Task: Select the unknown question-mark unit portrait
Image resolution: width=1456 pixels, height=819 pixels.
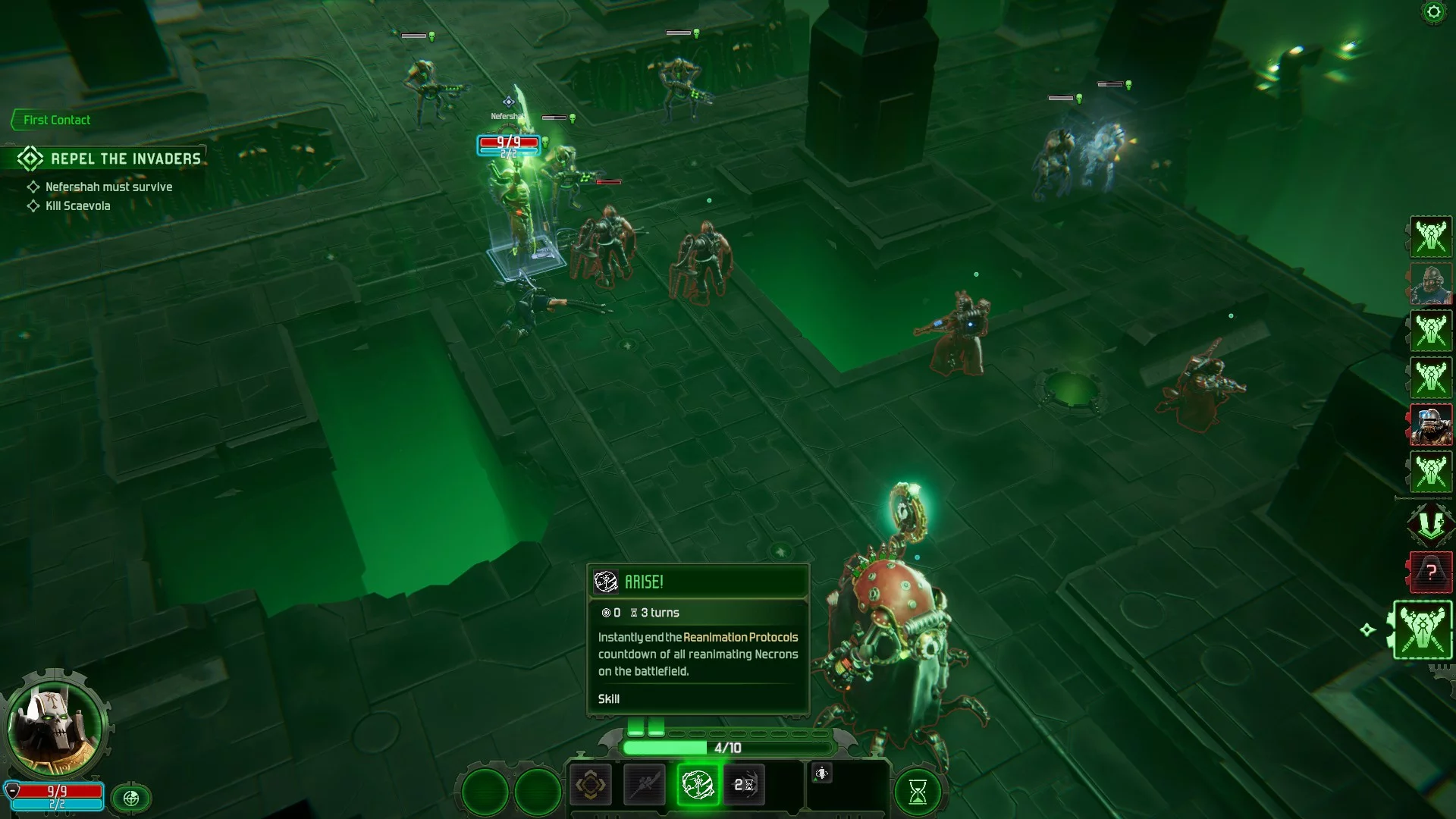Action: (x=1431, y=571)
